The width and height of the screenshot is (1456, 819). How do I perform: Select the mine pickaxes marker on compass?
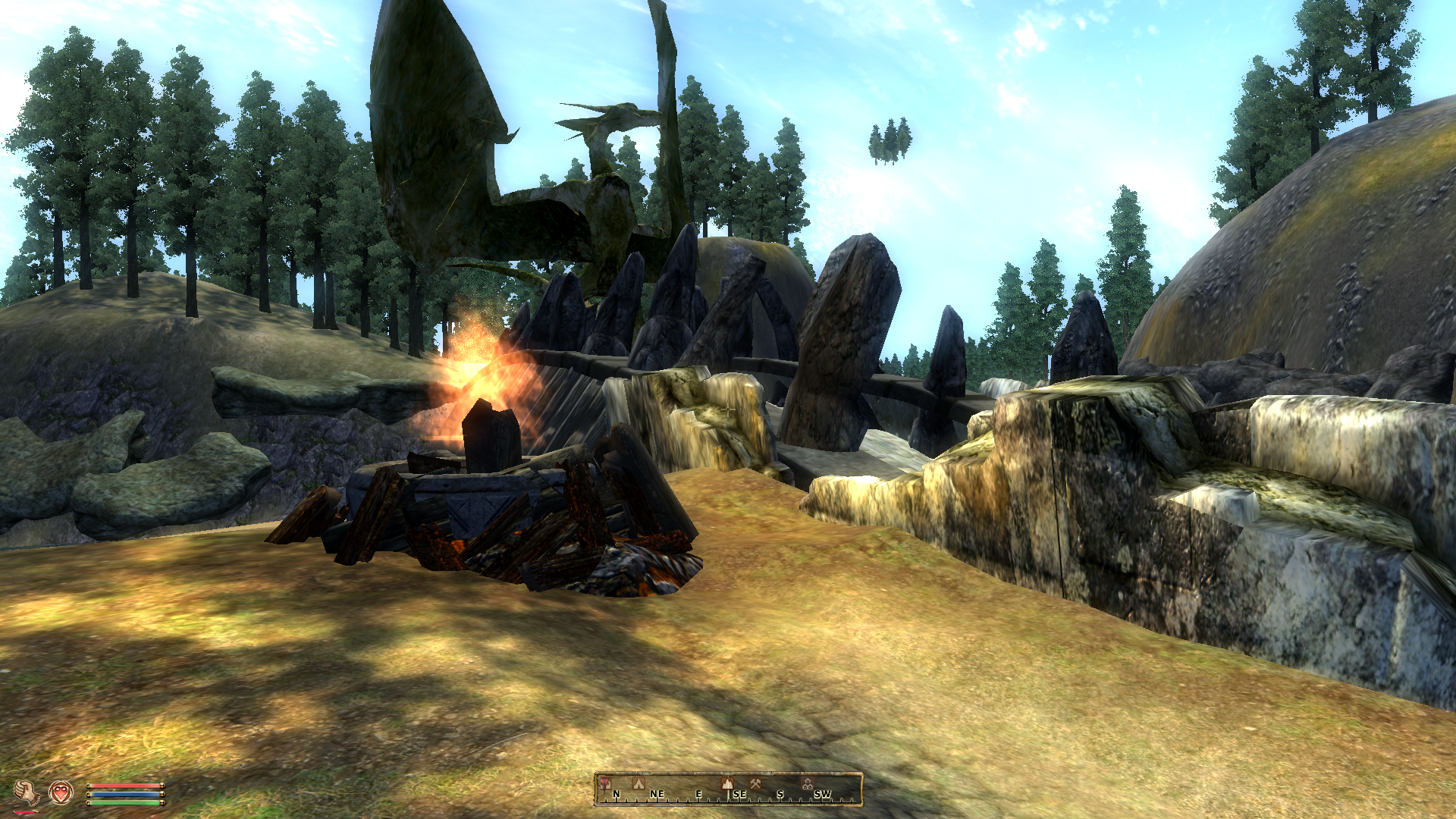[755, 783]
